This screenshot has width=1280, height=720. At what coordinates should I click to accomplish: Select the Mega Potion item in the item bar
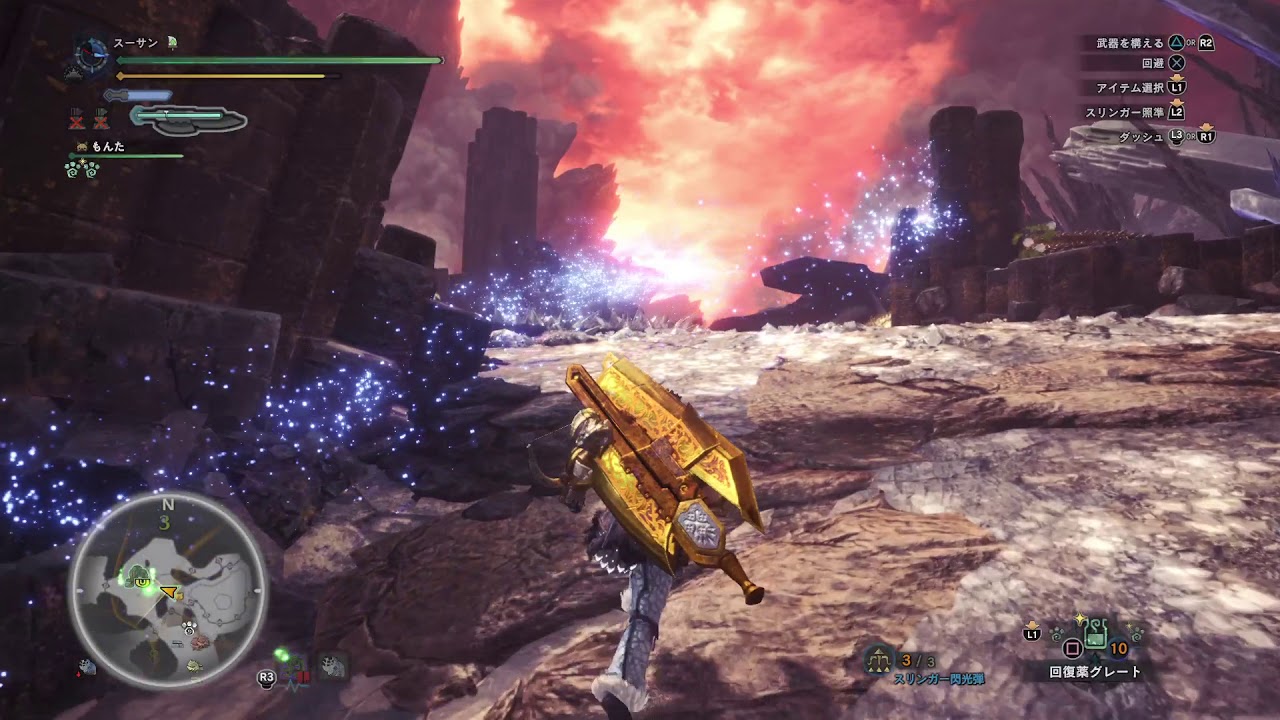point(1095,633)
